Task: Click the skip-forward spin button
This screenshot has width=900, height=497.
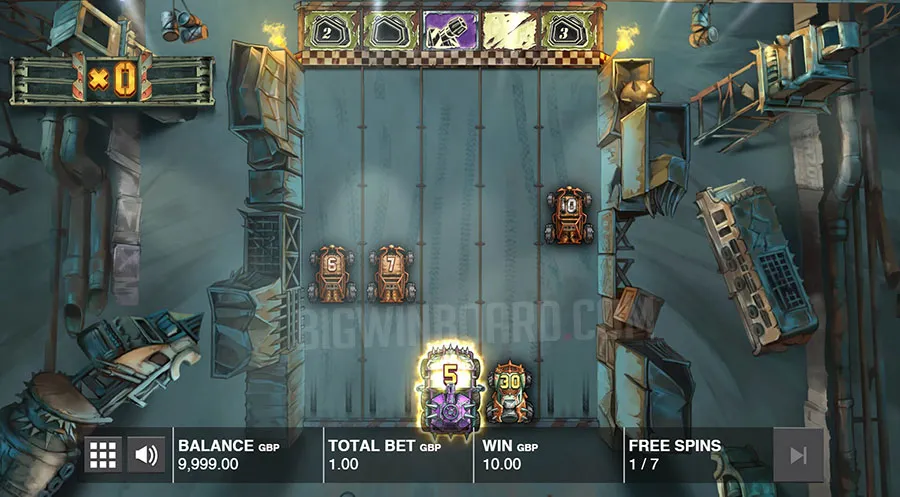Action: coord(798,455)
